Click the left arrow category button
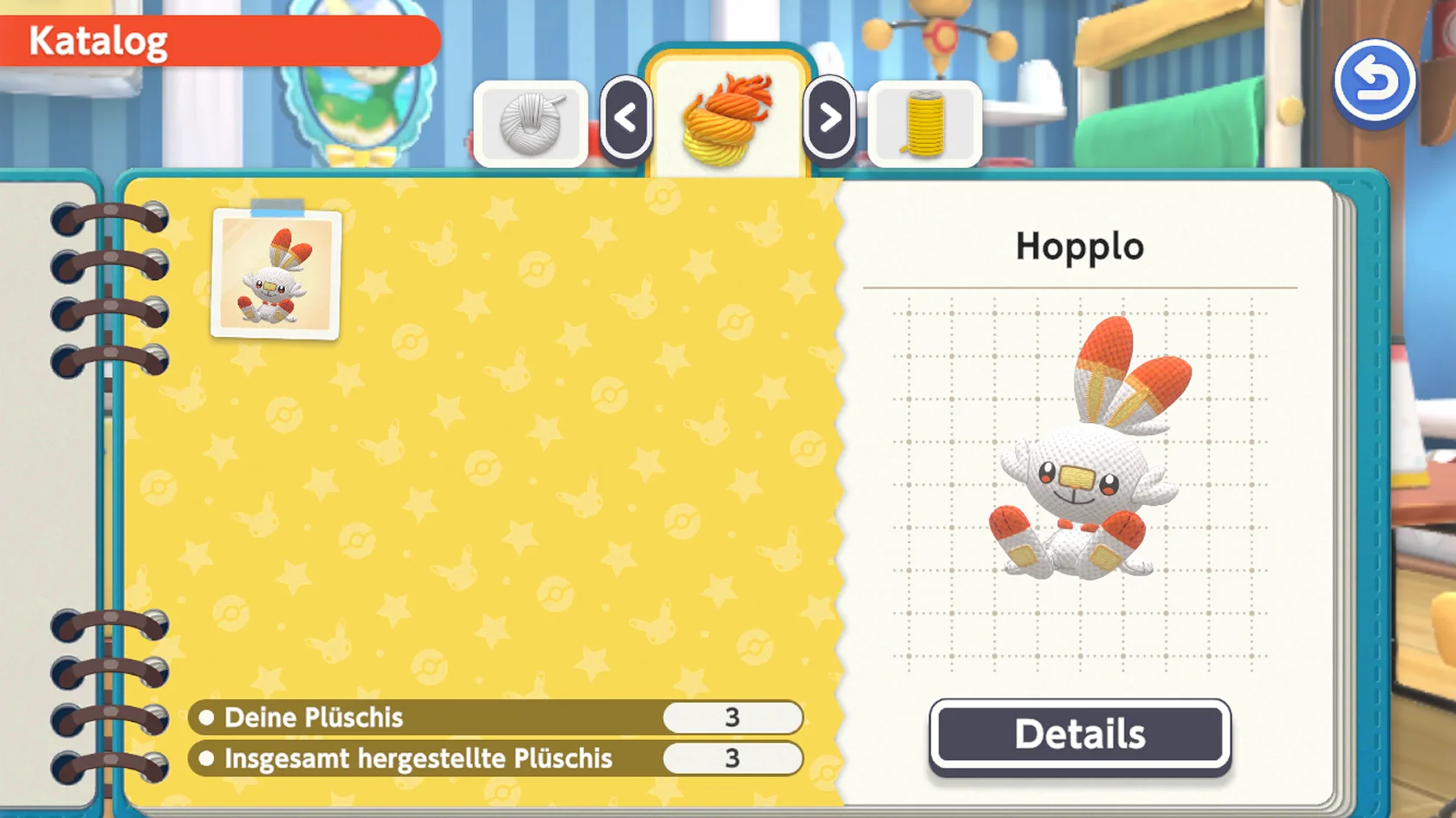 pos(626,118)
